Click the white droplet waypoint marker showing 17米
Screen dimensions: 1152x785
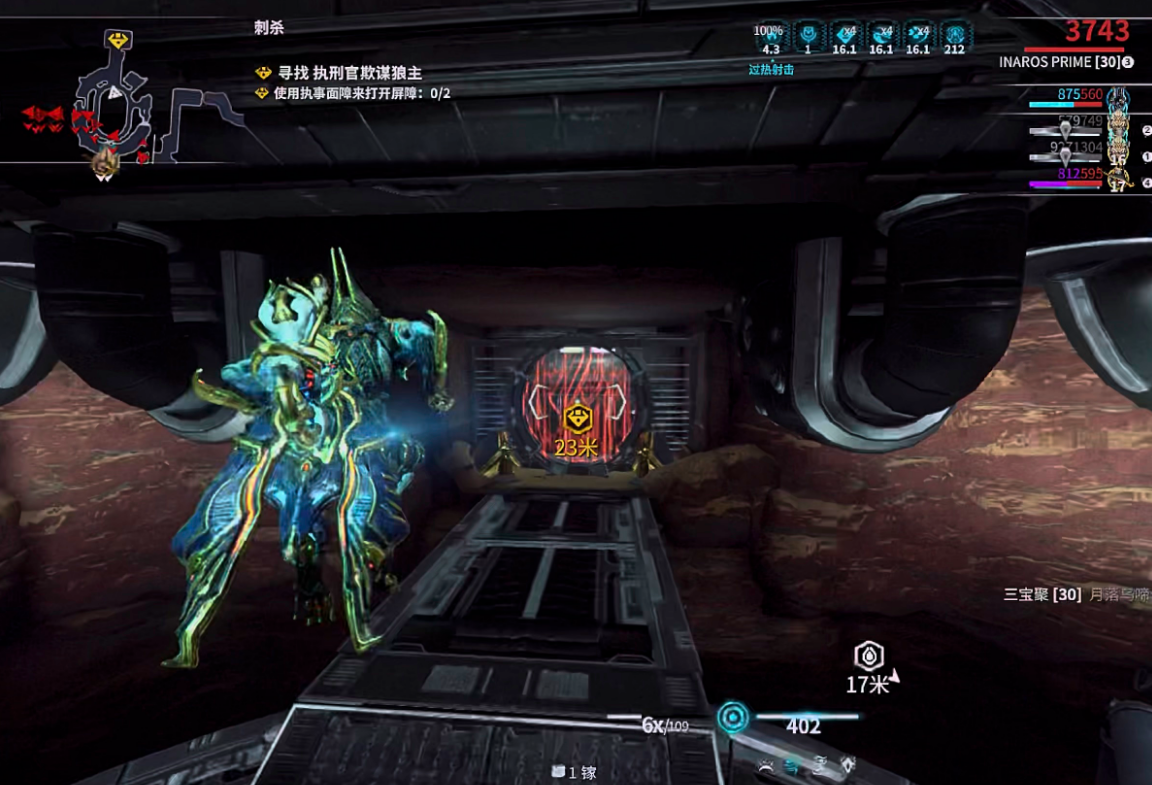coord(869,656)
